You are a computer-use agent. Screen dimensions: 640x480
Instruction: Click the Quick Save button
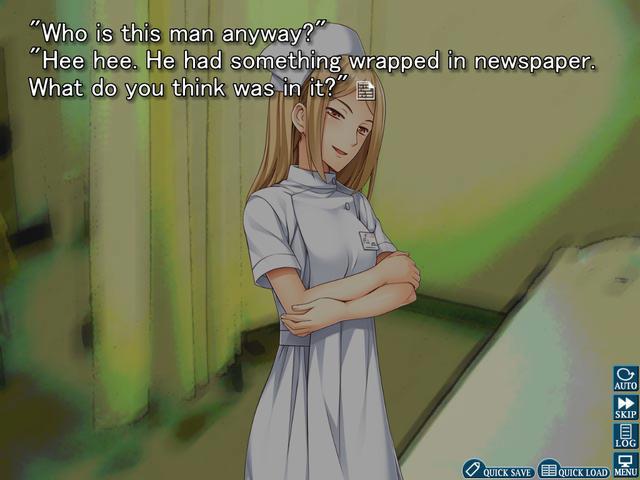[x=498, y=469]
